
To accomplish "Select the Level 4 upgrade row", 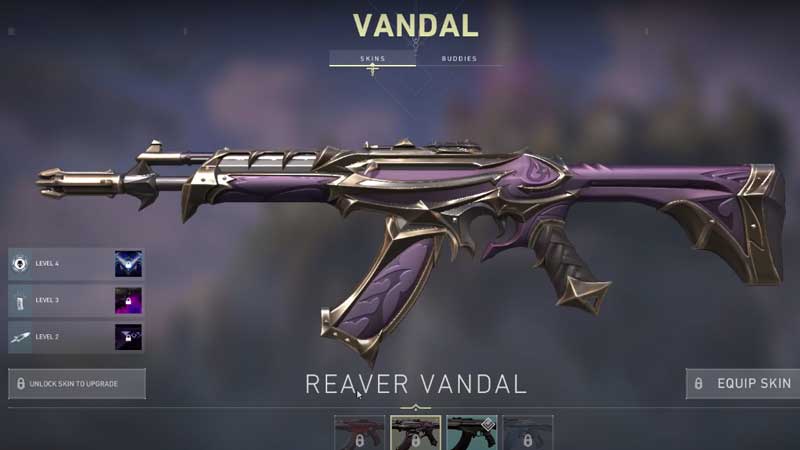I will (60, 264).
